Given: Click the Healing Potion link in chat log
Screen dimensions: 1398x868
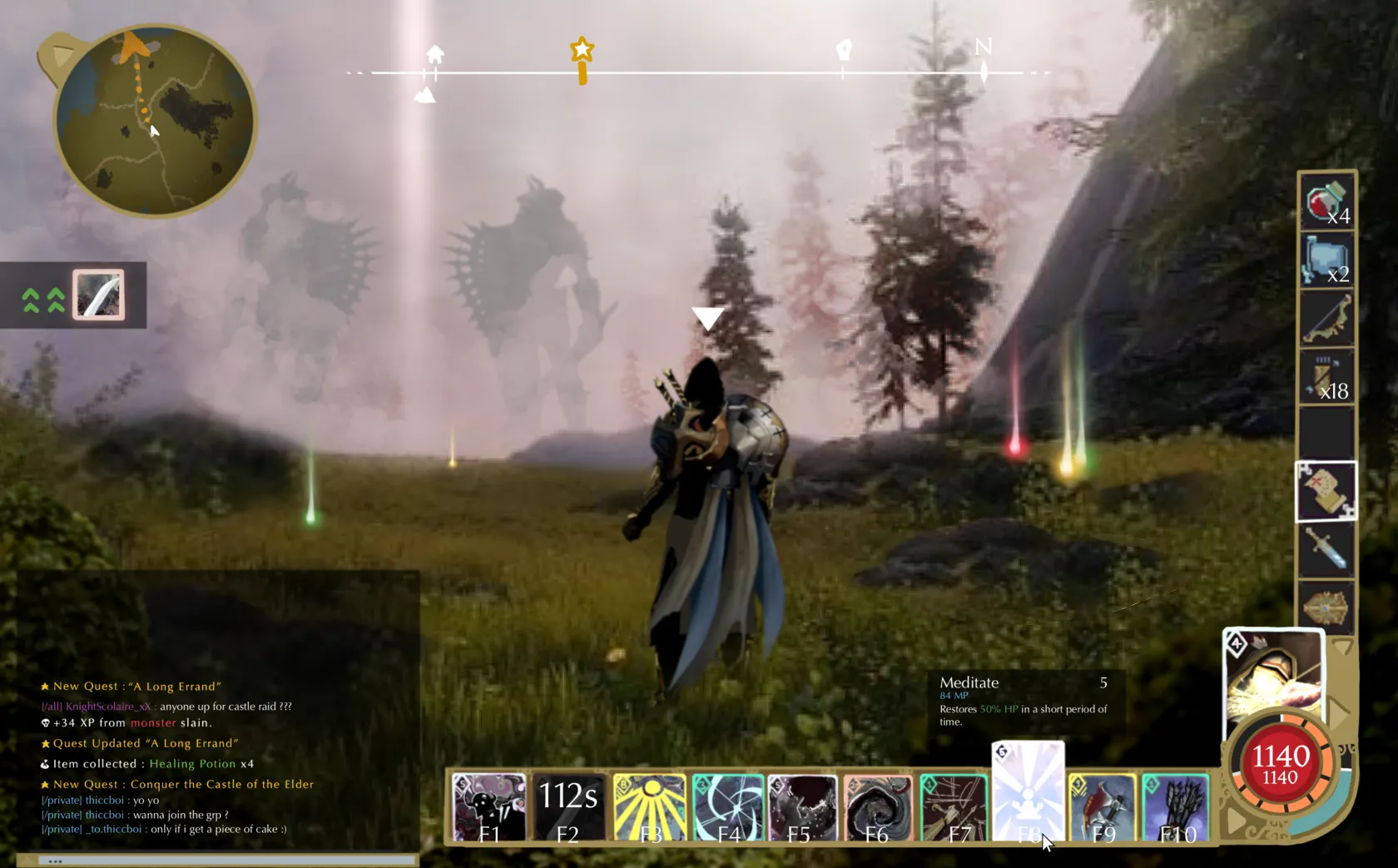Looking at the screenshot, I should coord(192,763).
